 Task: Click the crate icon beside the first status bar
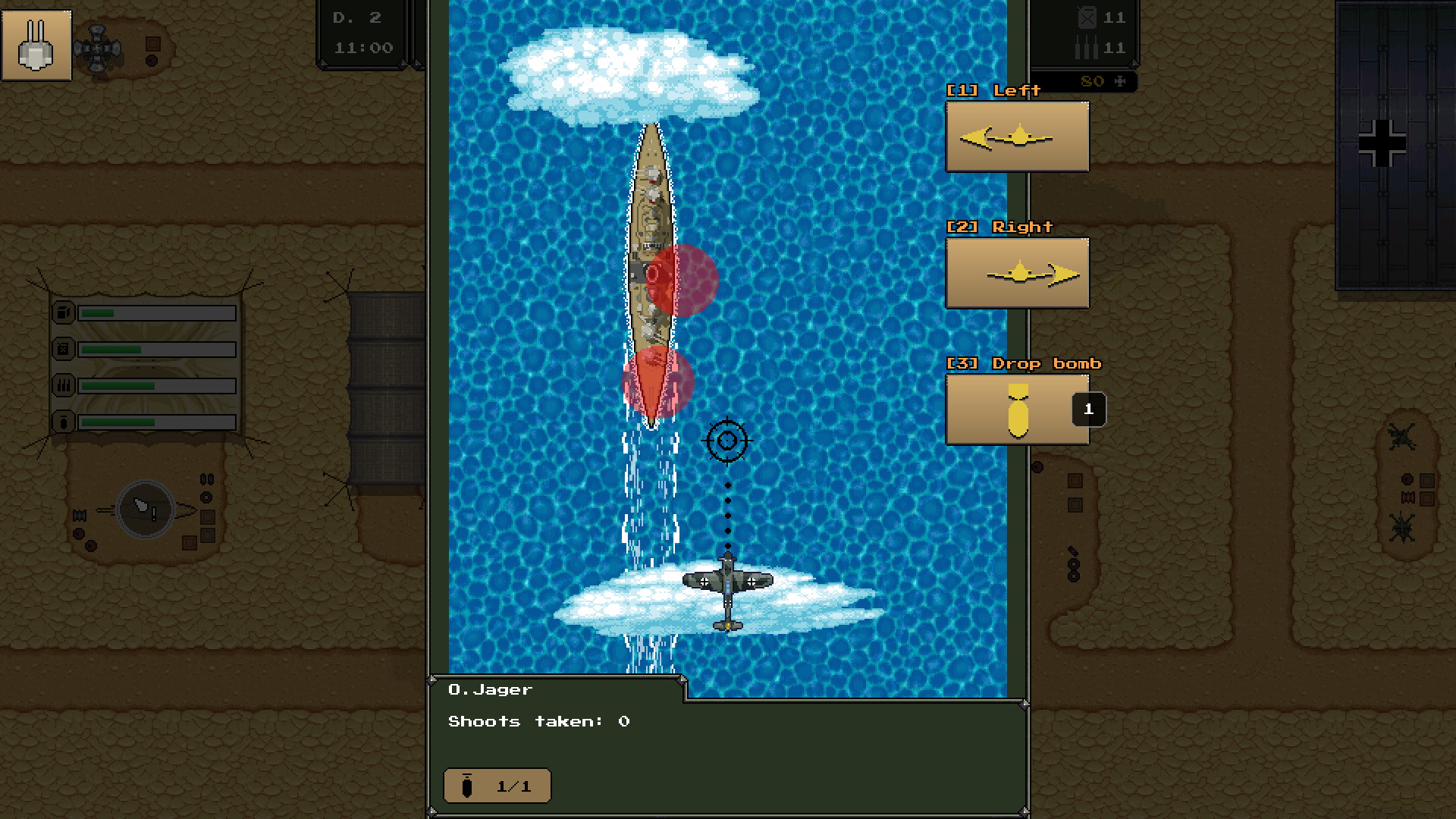point(64,311)
